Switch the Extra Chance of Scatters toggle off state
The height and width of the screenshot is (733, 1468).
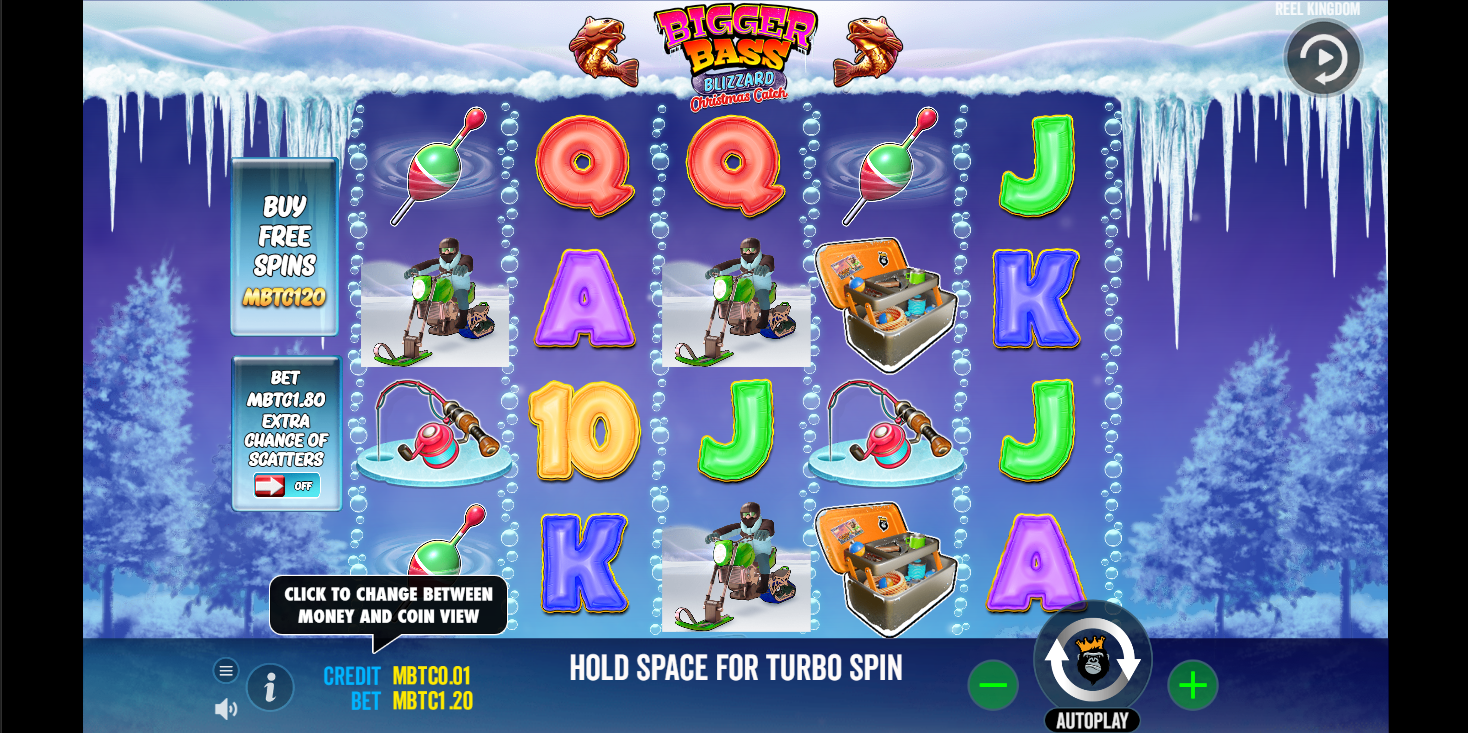(x=287, y=486)
